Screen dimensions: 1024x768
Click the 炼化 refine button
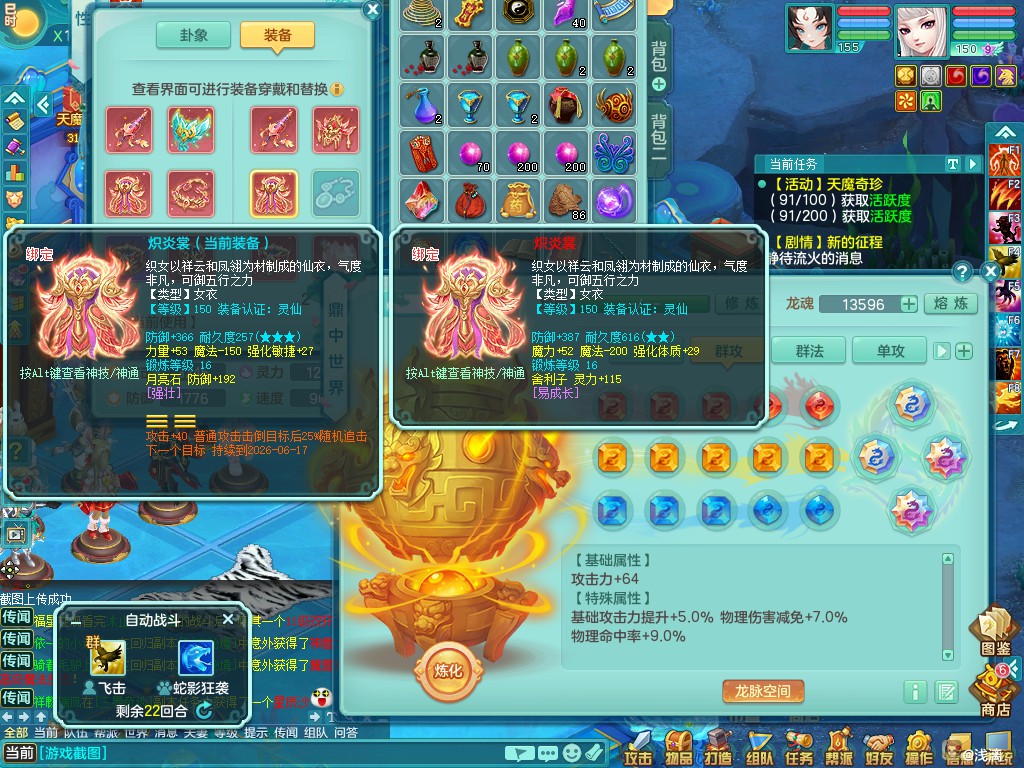(449, 670)
